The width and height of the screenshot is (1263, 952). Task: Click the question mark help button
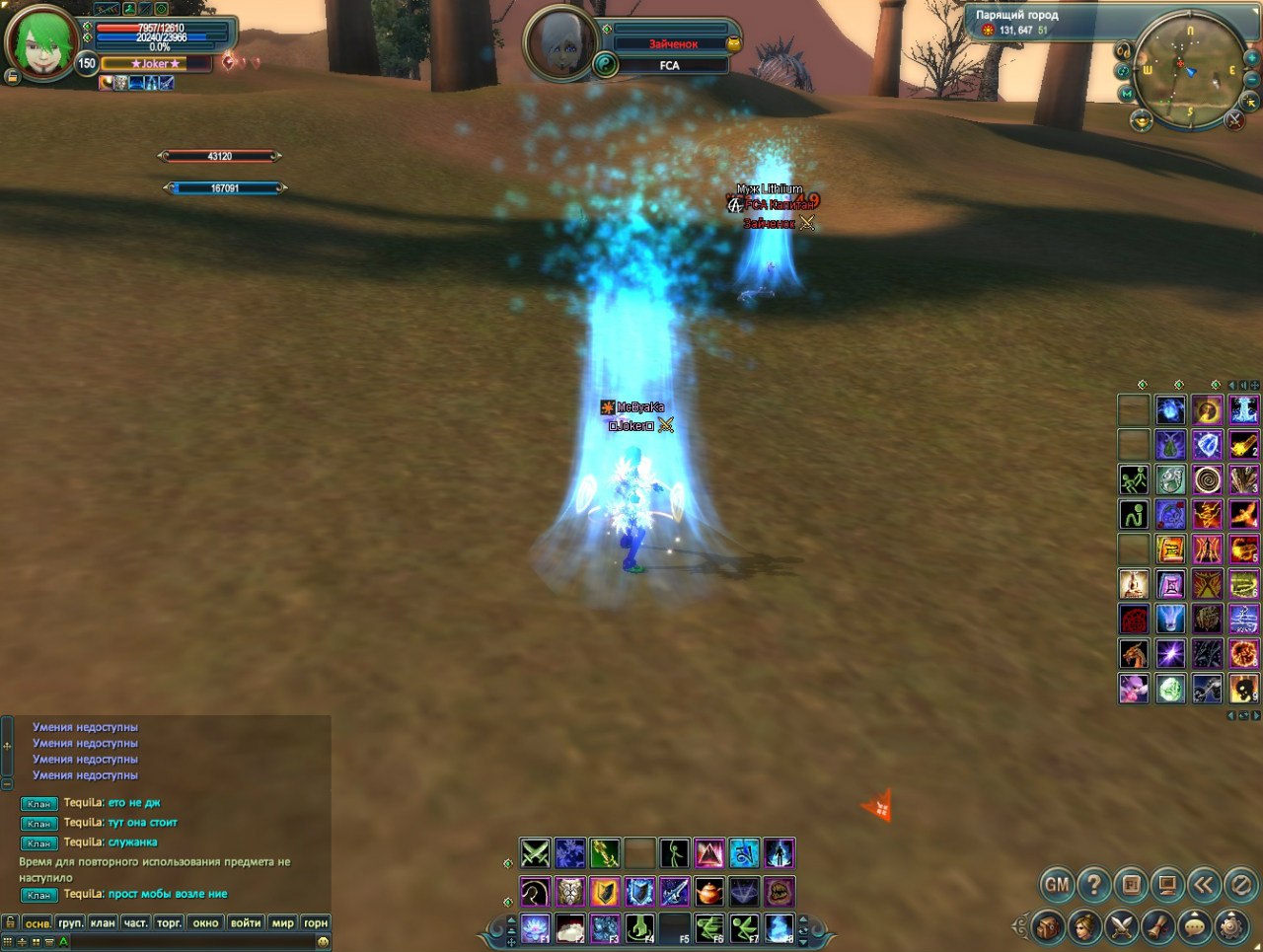point(1093,885)
